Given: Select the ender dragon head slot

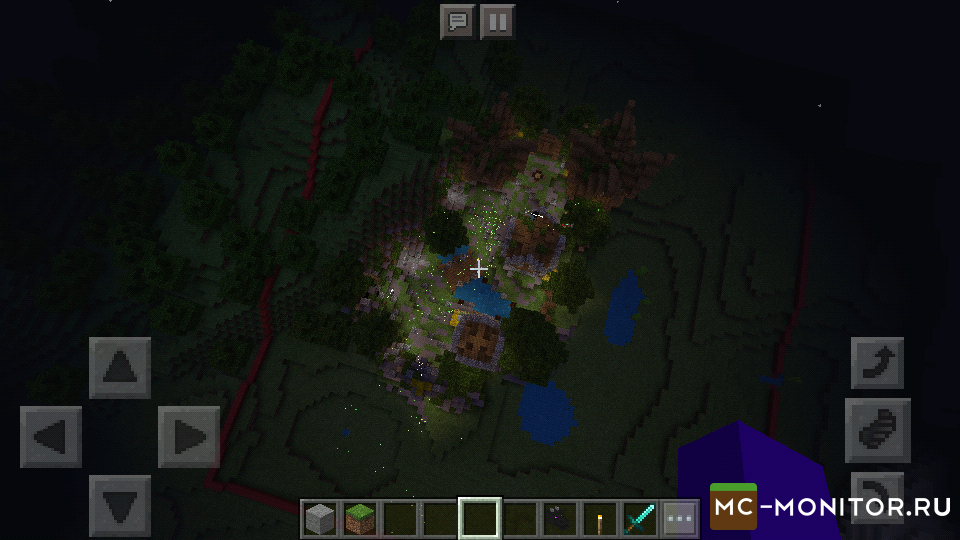Looking at the screenshot, I should pyautogui.click(x=560, y=518).
